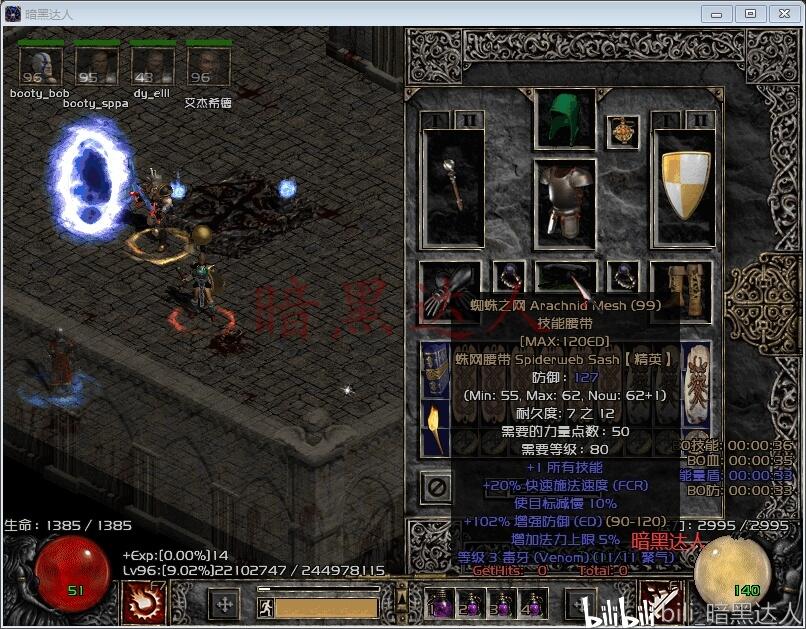This screenshot has width=806, height=629.
Task: Click the amulet equipment slot
Action: [624, 131]
